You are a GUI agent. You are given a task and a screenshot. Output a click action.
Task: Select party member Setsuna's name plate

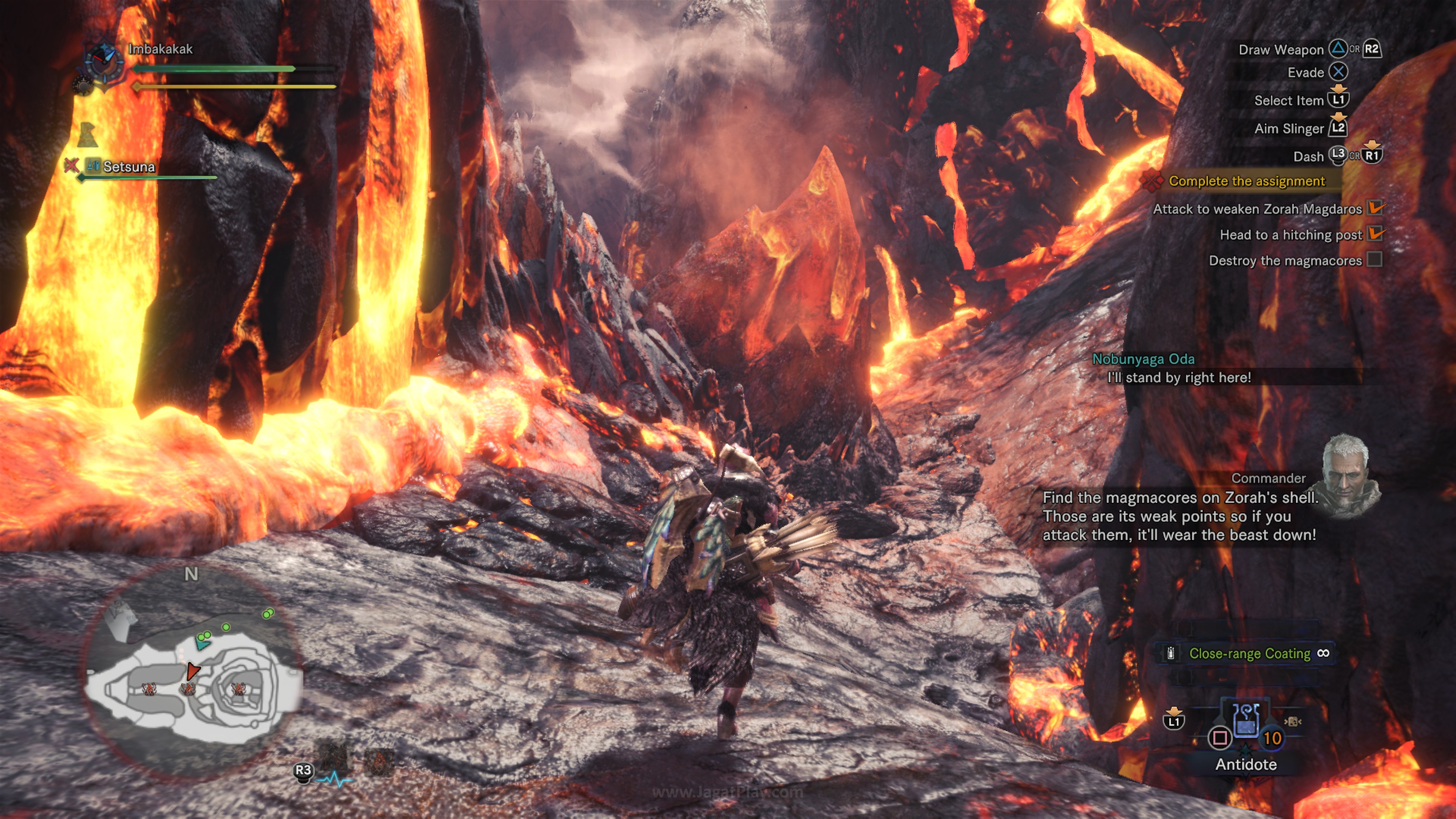(129, 167)
